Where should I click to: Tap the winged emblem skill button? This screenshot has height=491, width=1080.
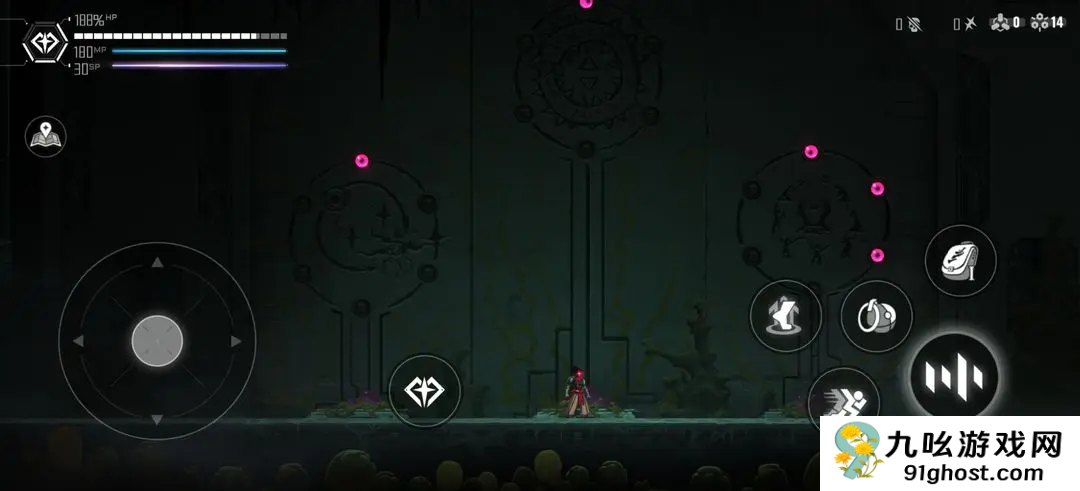424,390
